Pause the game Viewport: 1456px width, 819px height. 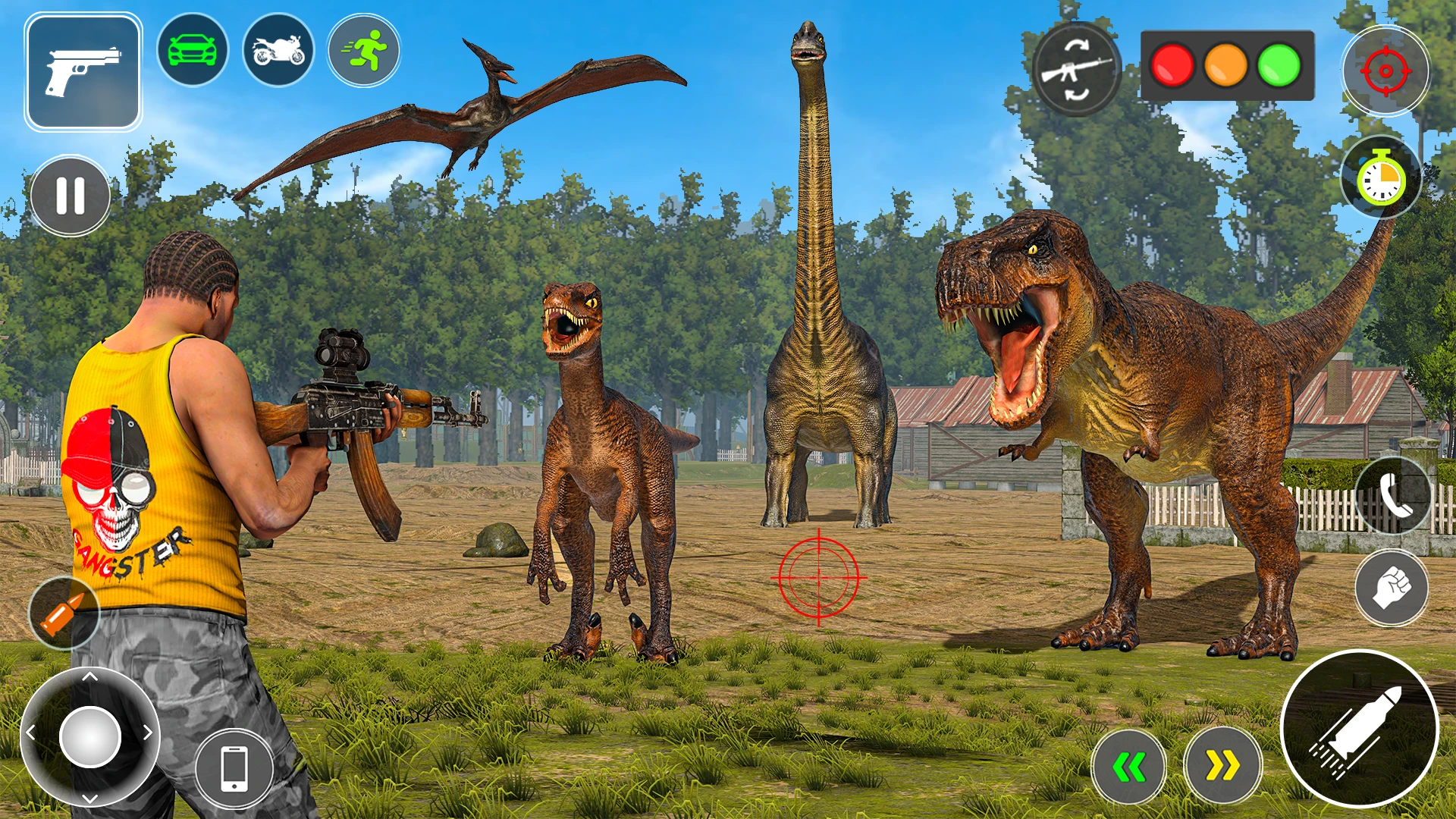(71, 196)
